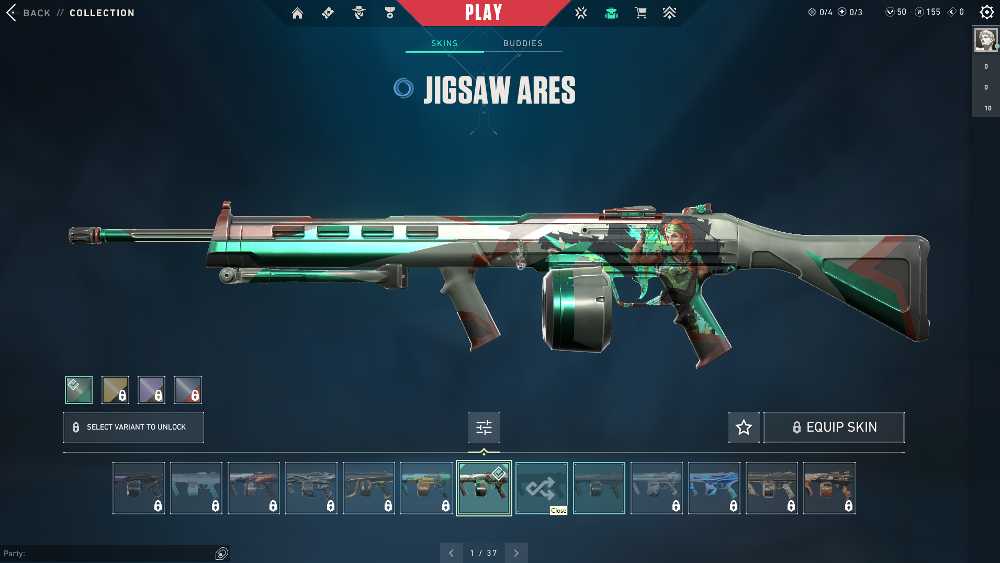Choose the locked purple variant swatch

click(151, 389)
